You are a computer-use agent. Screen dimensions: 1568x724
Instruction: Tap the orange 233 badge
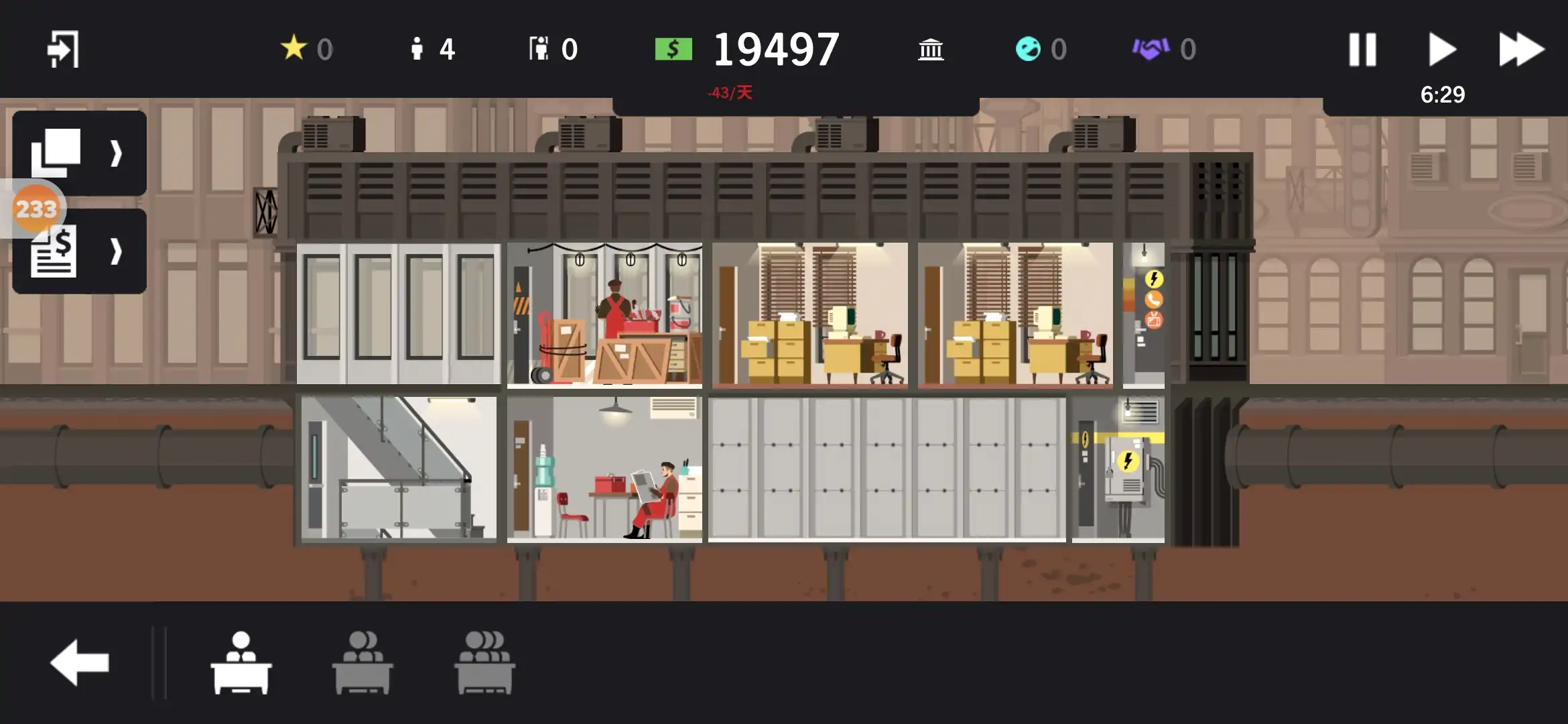point(36,209)
